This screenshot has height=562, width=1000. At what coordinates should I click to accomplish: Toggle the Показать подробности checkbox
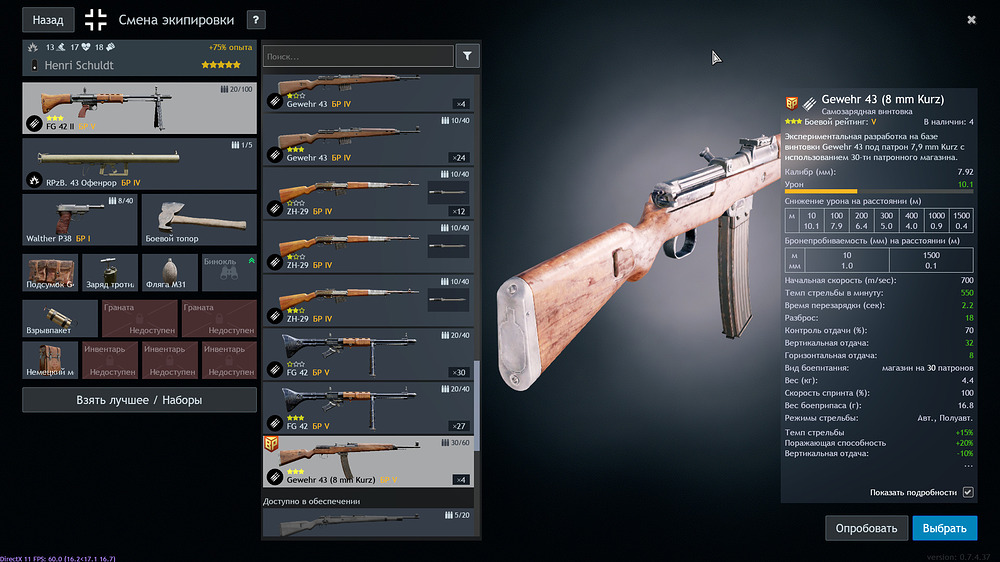[967, 492]
